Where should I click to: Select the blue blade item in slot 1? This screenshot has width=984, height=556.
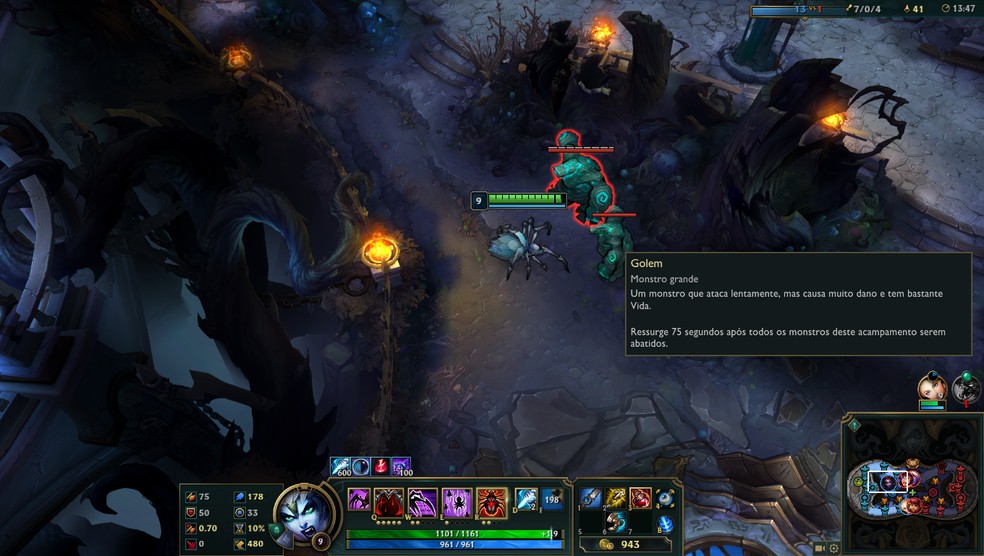point(592,497)
